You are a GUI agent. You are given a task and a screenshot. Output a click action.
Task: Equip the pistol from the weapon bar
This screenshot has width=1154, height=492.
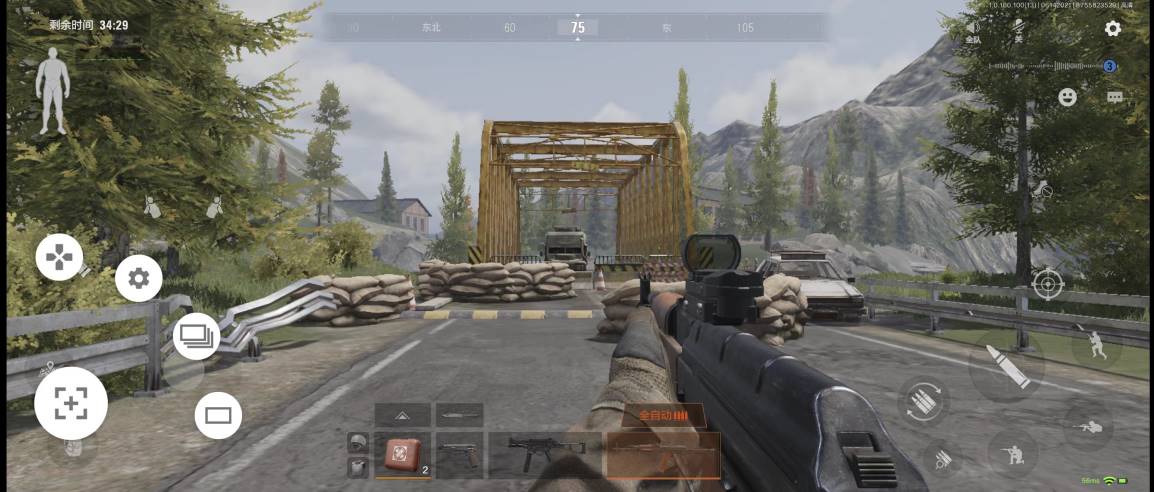460,455
